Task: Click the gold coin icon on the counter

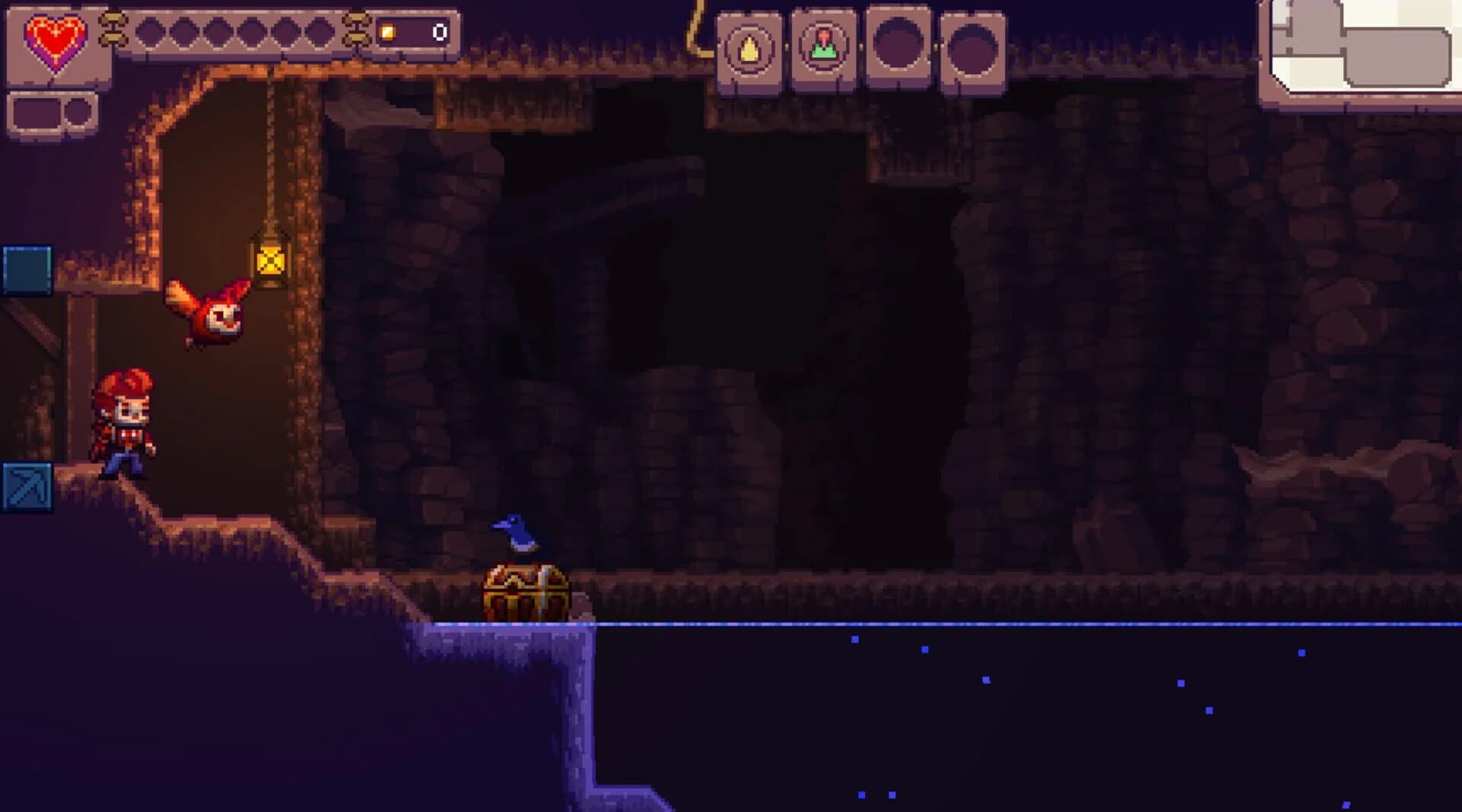Action: coord(387,30)
